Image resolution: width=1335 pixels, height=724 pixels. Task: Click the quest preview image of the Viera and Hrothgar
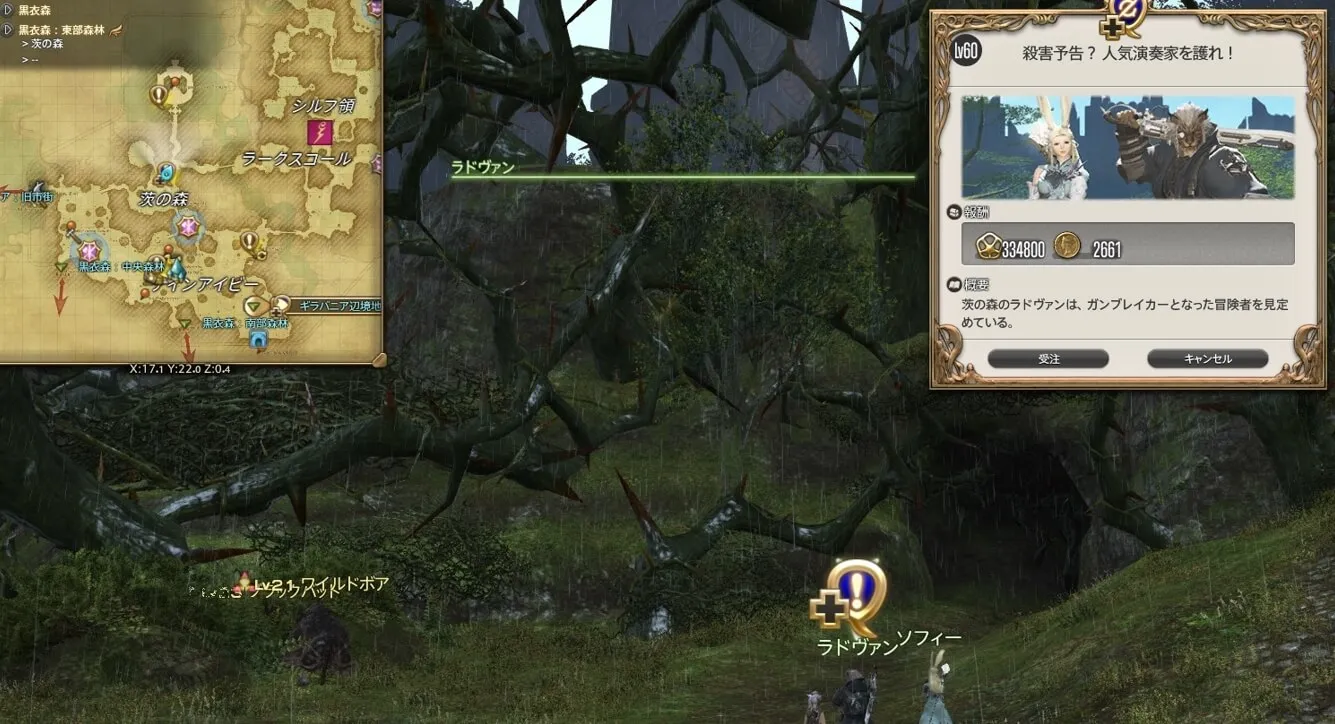[1127, 147]
